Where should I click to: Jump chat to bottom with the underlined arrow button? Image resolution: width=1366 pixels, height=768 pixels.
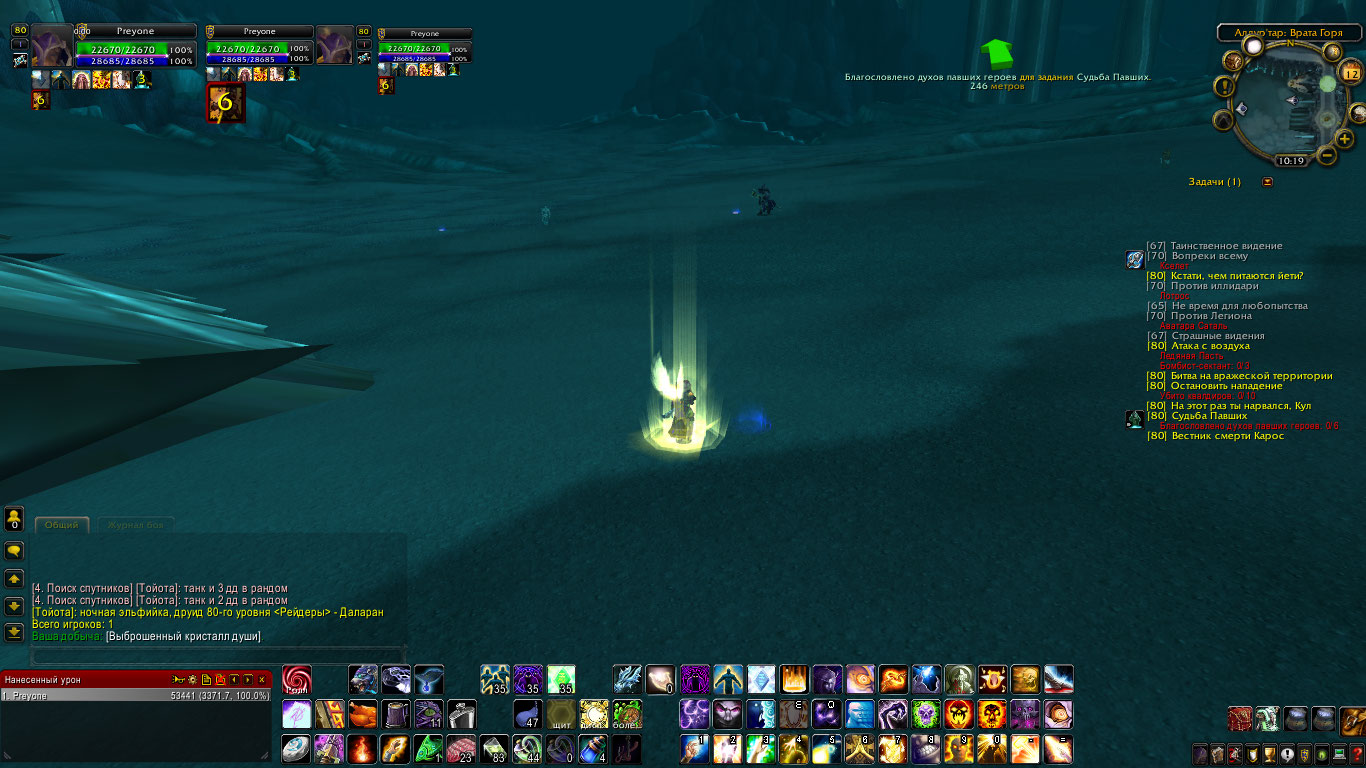click(14, 632)
